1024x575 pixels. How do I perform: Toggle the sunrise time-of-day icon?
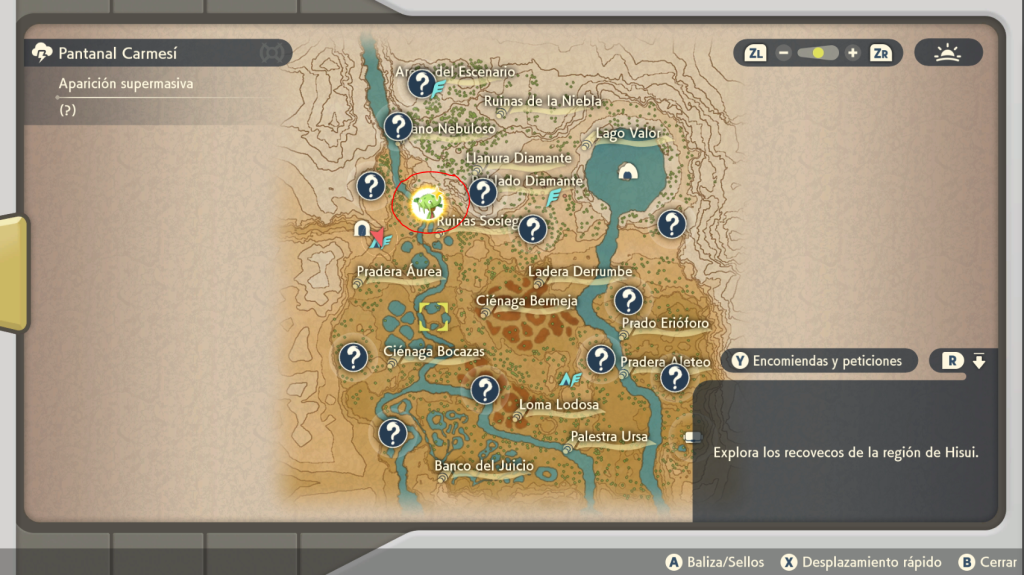click(946, 53)
